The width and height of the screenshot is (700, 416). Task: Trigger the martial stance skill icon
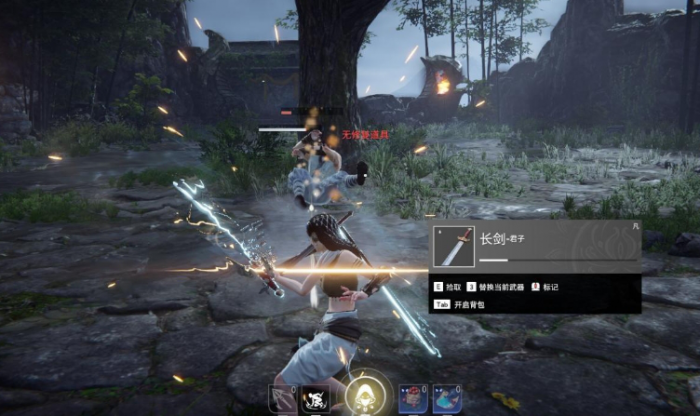pos(316,399)
